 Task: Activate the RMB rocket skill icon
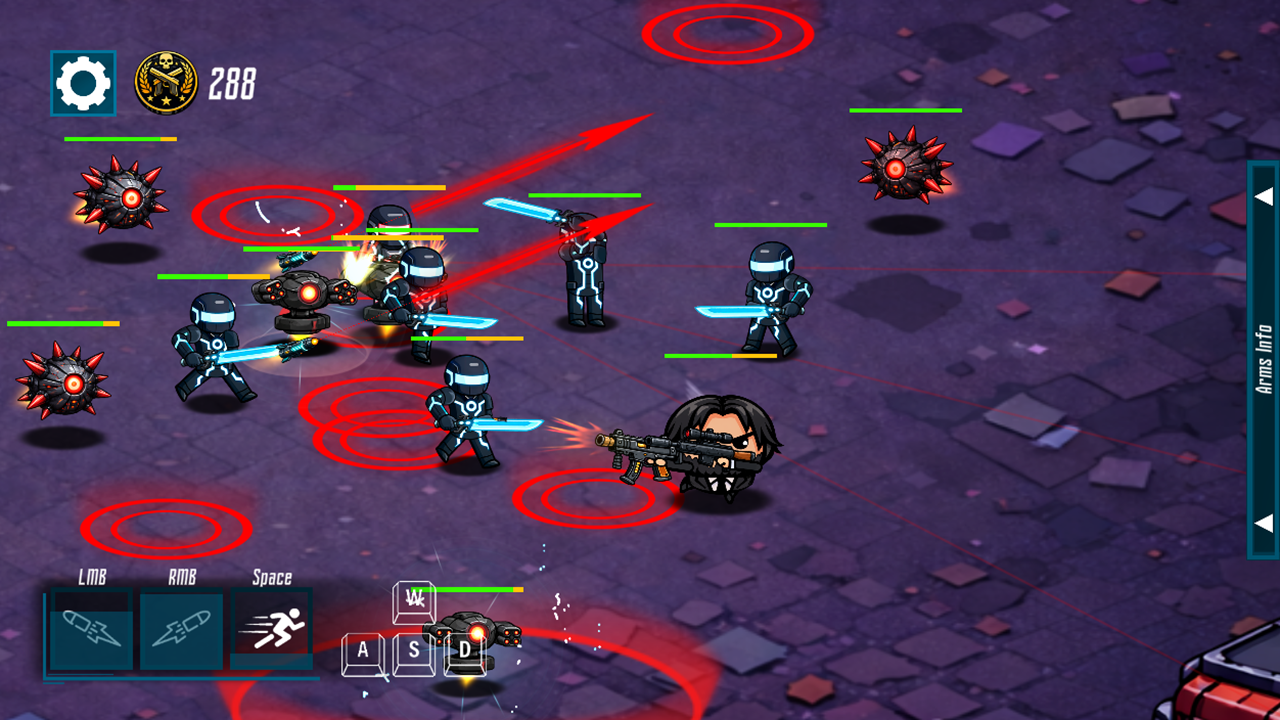(x=181, y=629)
